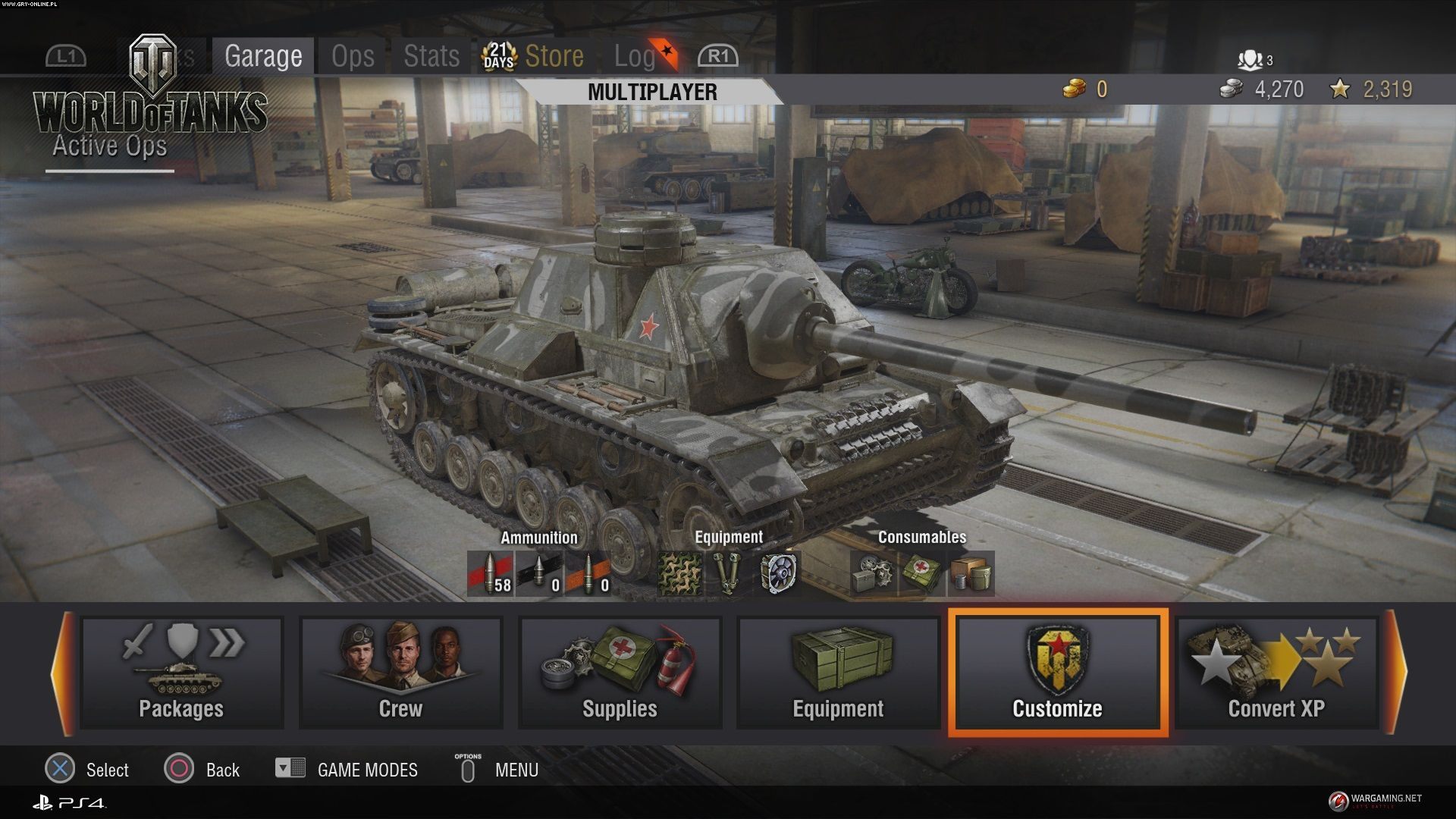Click the ventilation fan equipment slot
Viewport: 1456px width, 819px height.
(777, 574)
